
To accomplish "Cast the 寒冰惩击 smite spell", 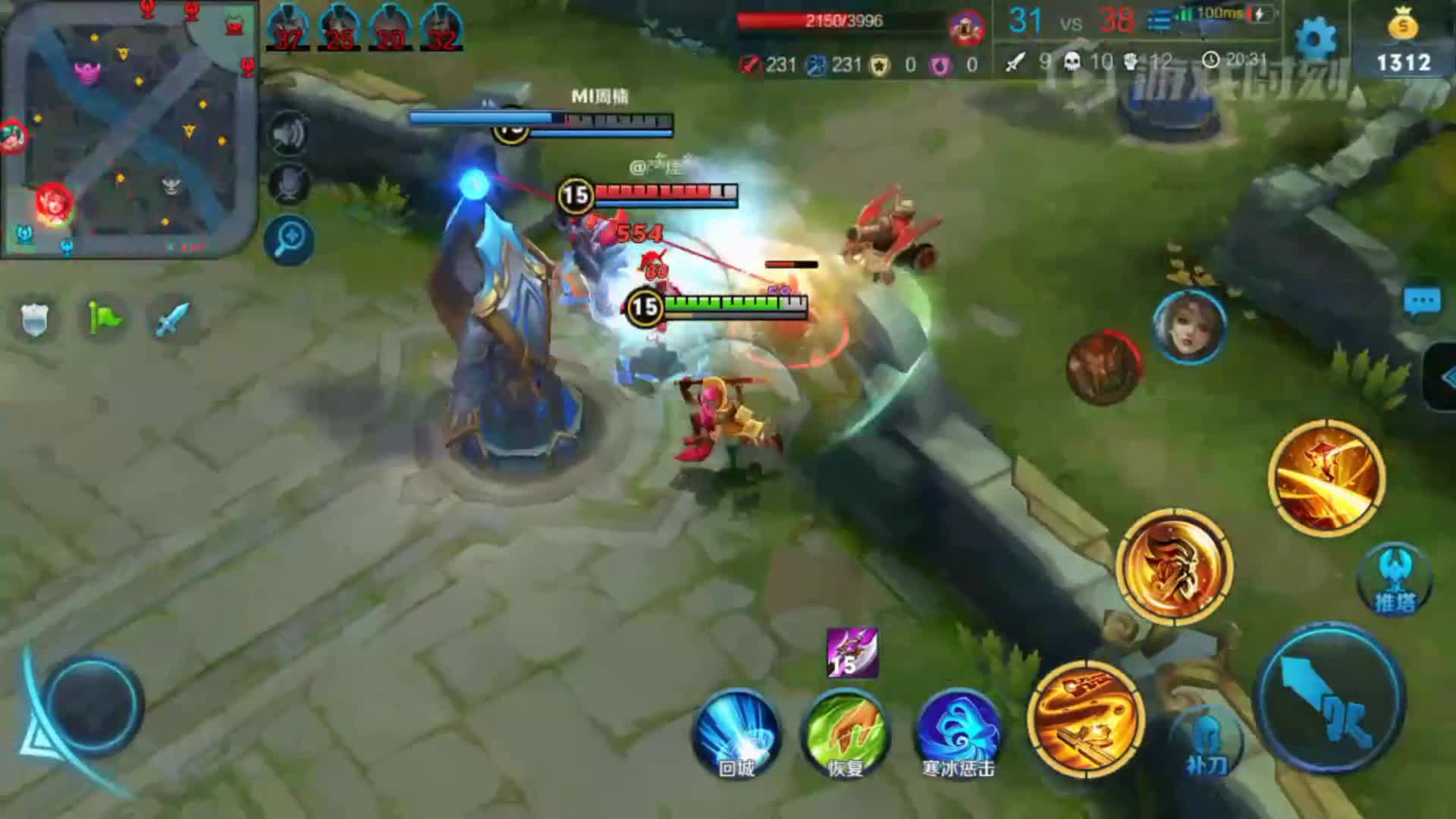I will (958, 732).
